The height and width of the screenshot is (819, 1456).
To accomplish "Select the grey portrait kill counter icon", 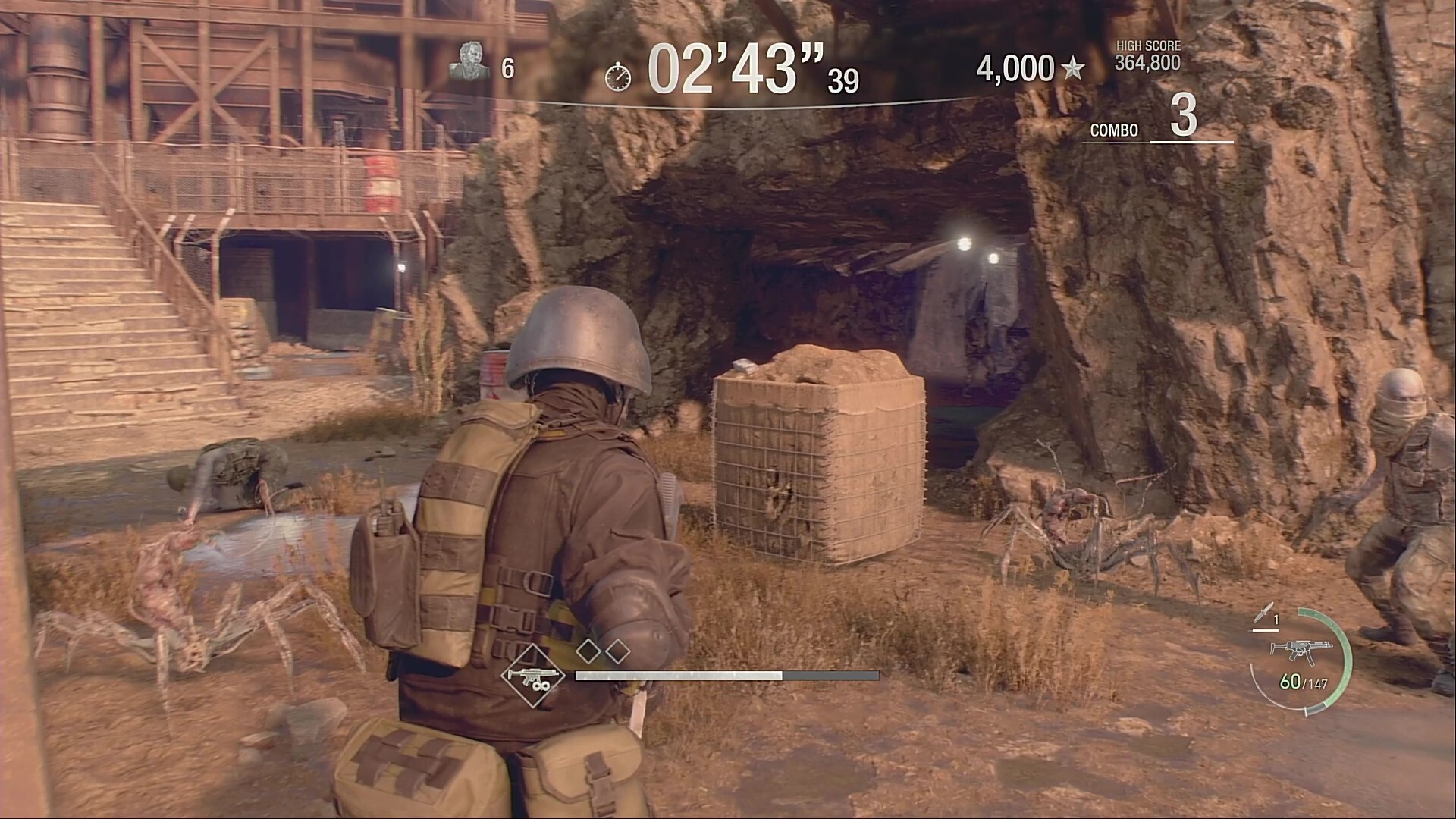I will coord(469,61).
